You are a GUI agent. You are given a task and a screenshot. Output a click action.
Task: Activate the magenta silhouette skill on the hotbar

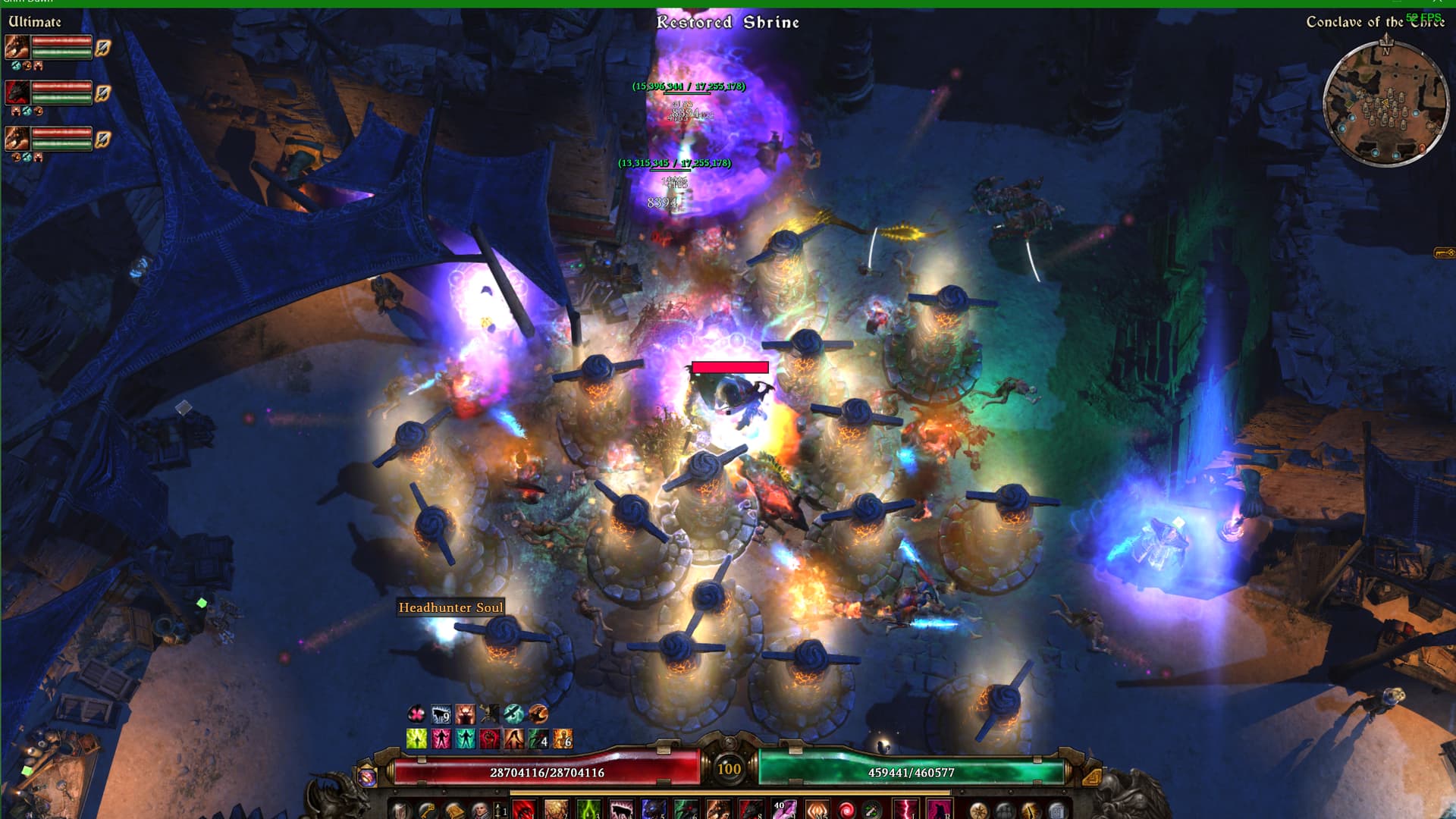click(939, 810)
